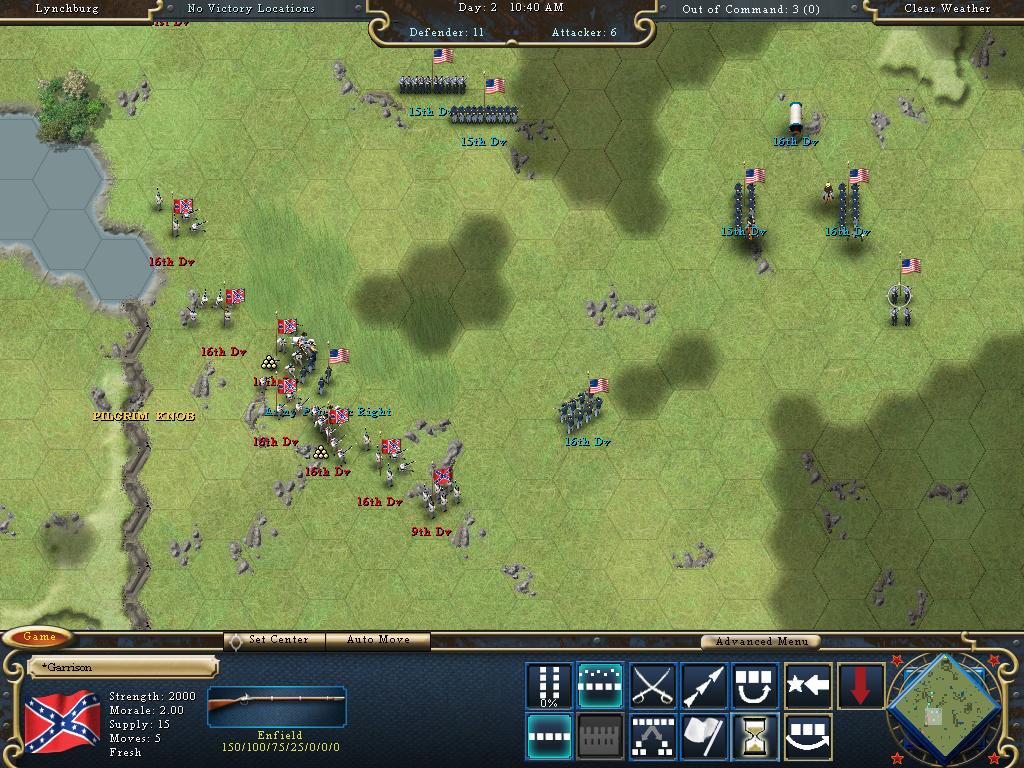Click the Garrison unit name plate
Screen dimensions: 1024x768
point(120,666)
